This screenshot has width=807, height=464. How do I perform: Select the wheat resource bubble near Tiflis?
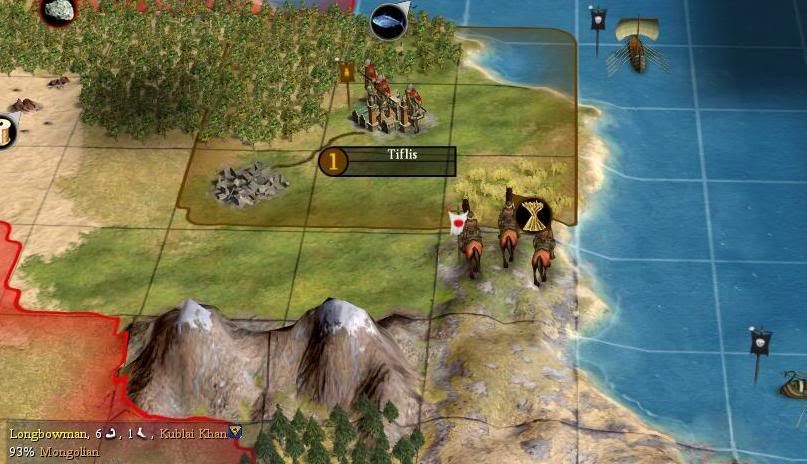(x=532, y=215)
